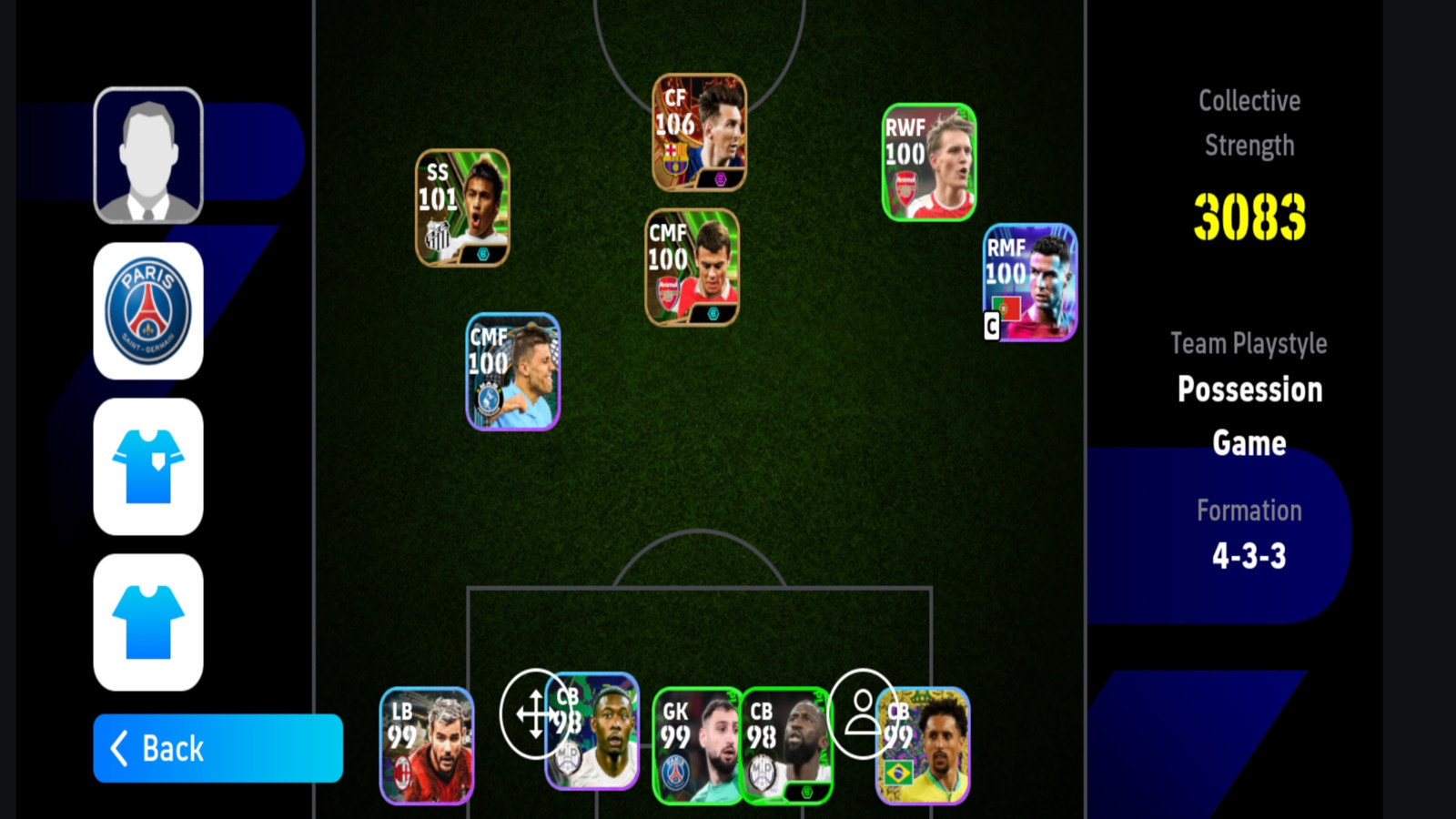Pick the RMF 100 captain card
The image size is (1456, 819).
coord(1030,282)
